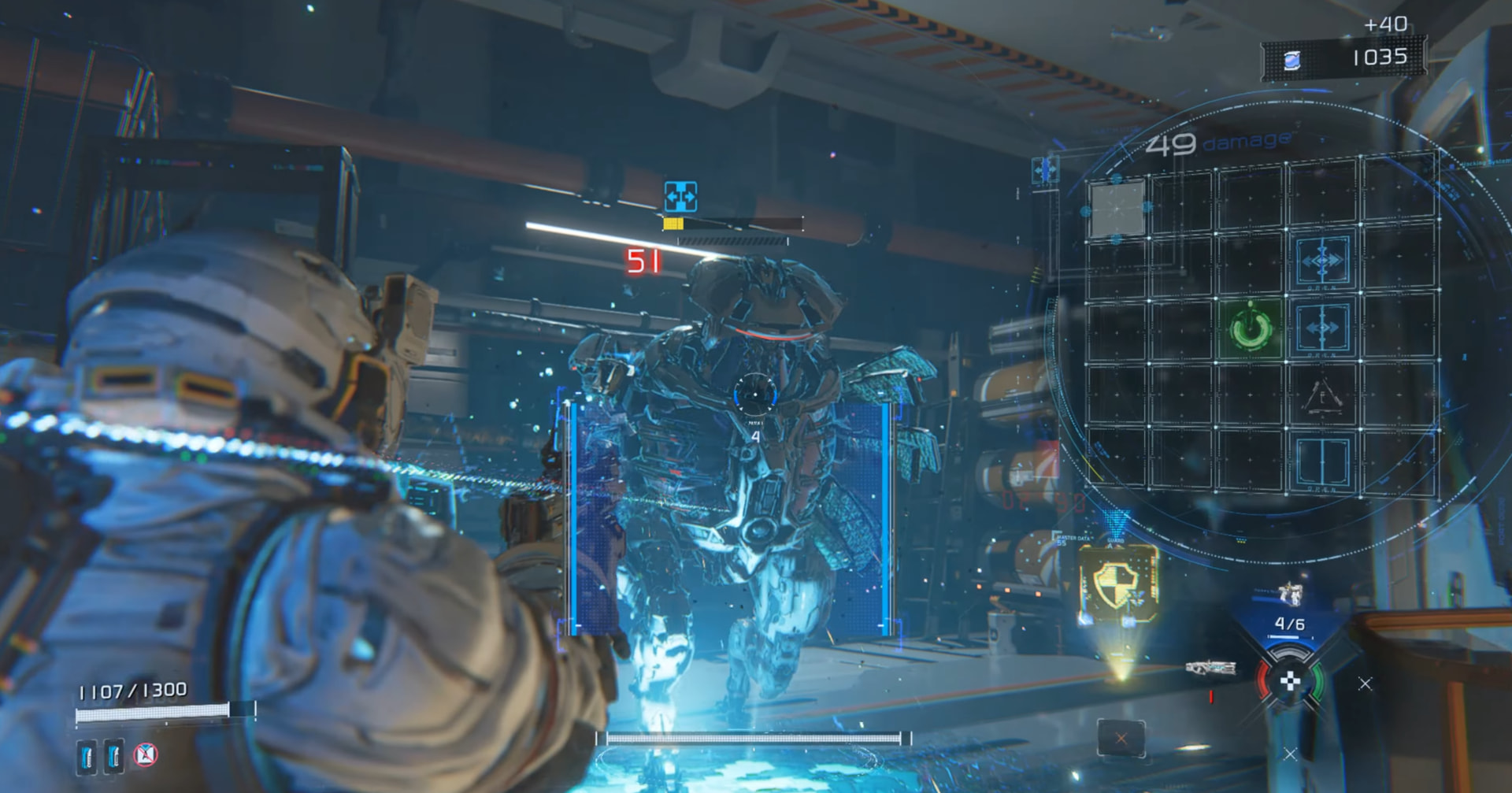Click the gray cursor tile in hacking grid

[1117, 208]
